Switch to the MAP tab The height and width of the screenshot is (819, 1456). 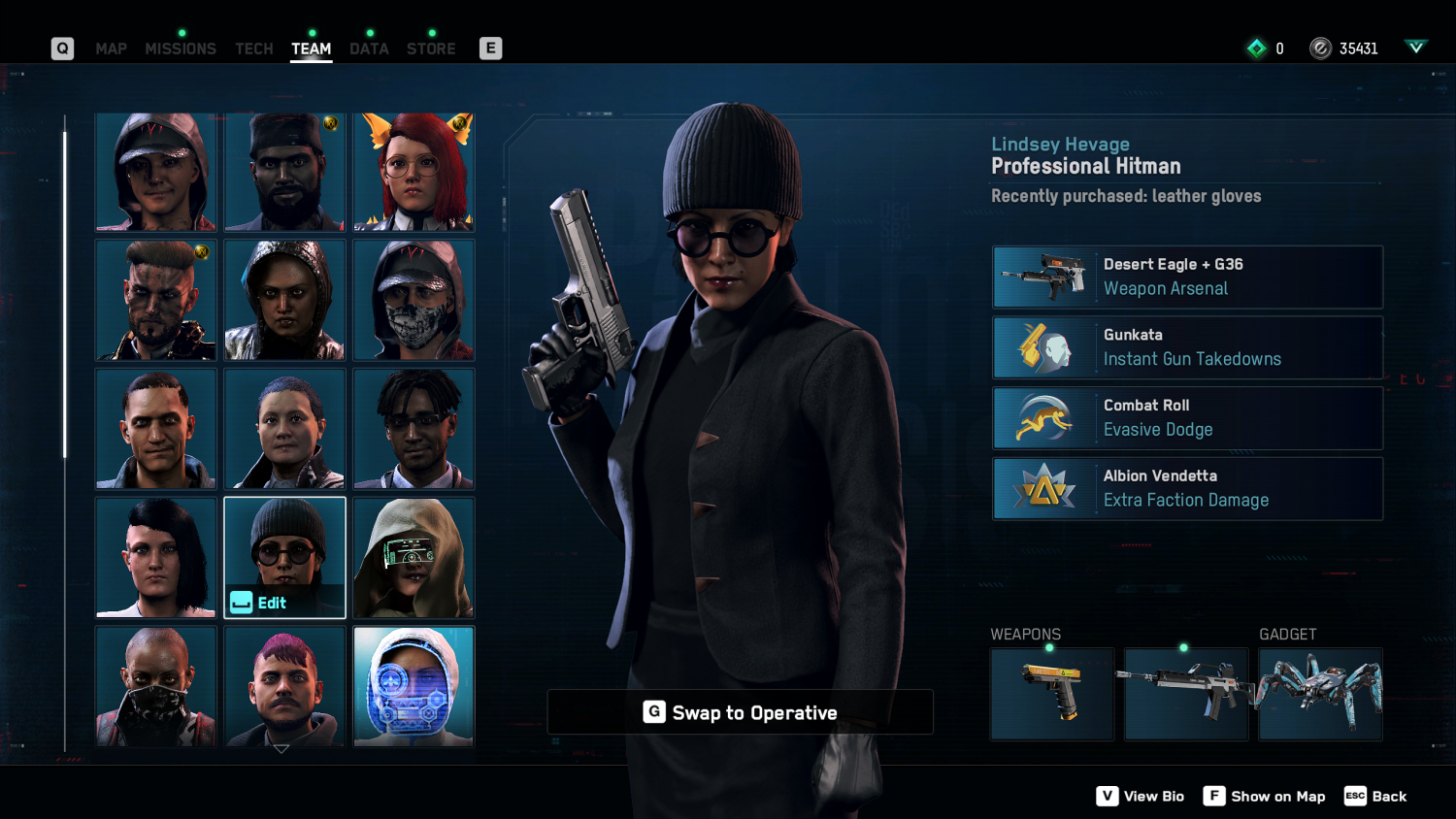click(111, 49)
